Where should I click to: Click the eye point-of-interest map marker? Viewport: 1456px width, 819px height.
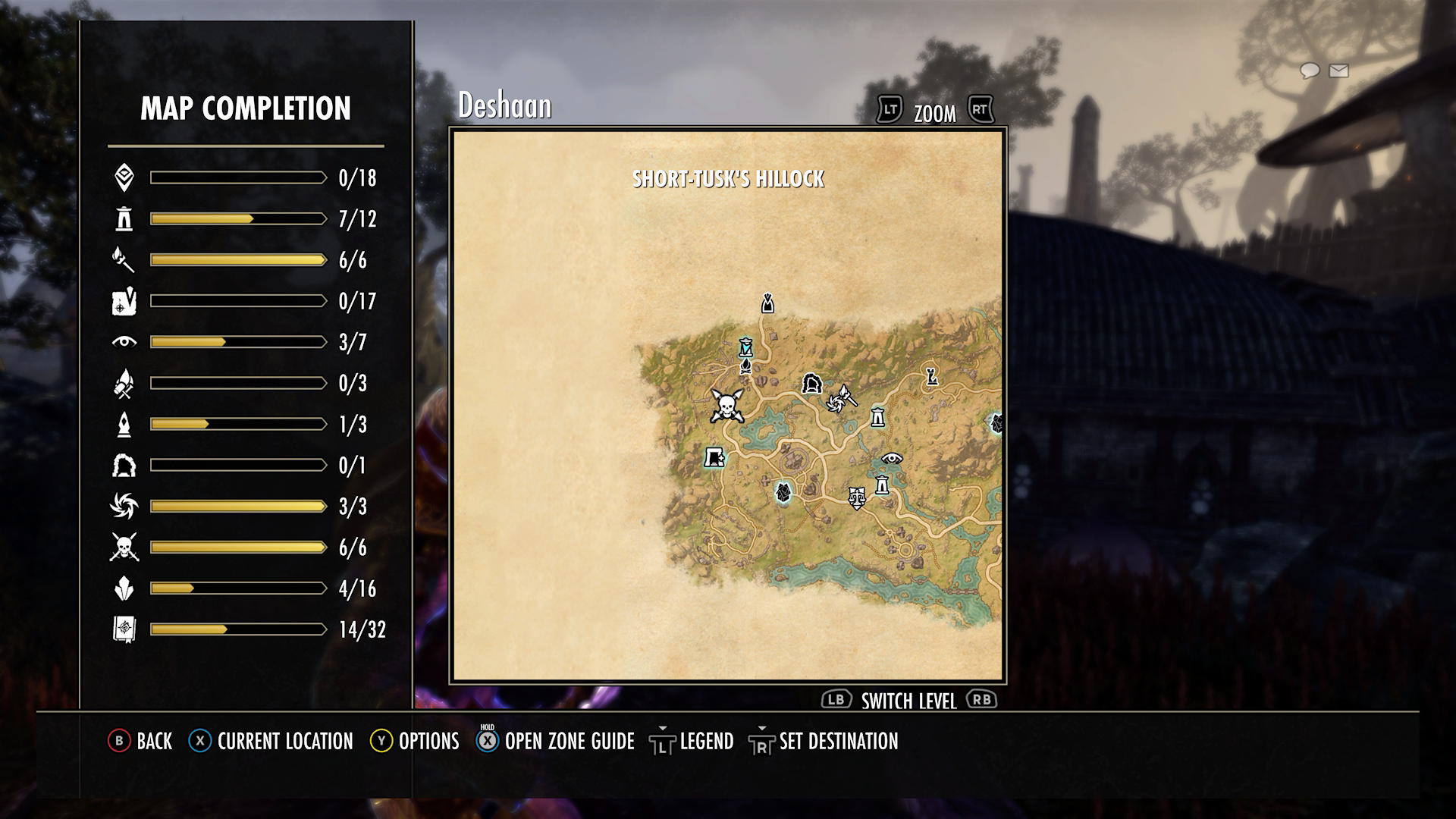892,458
